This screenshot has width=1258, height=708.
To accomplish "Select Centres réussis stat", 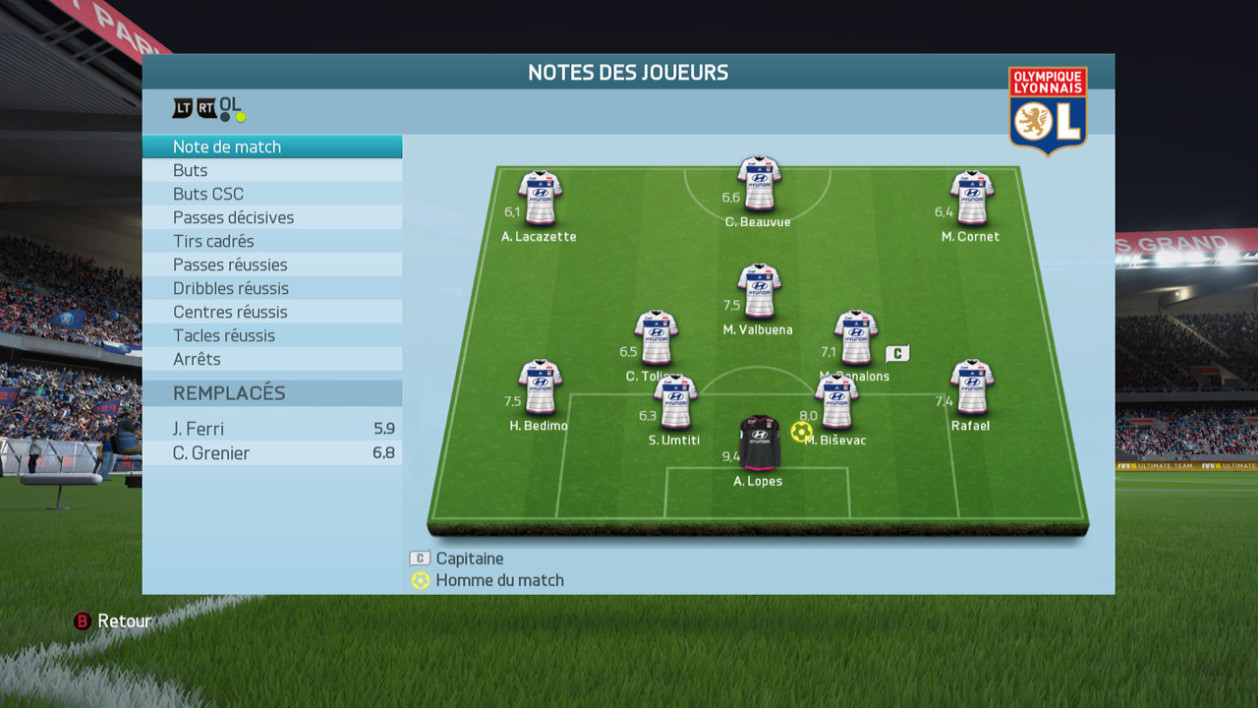I will point(272,312).
